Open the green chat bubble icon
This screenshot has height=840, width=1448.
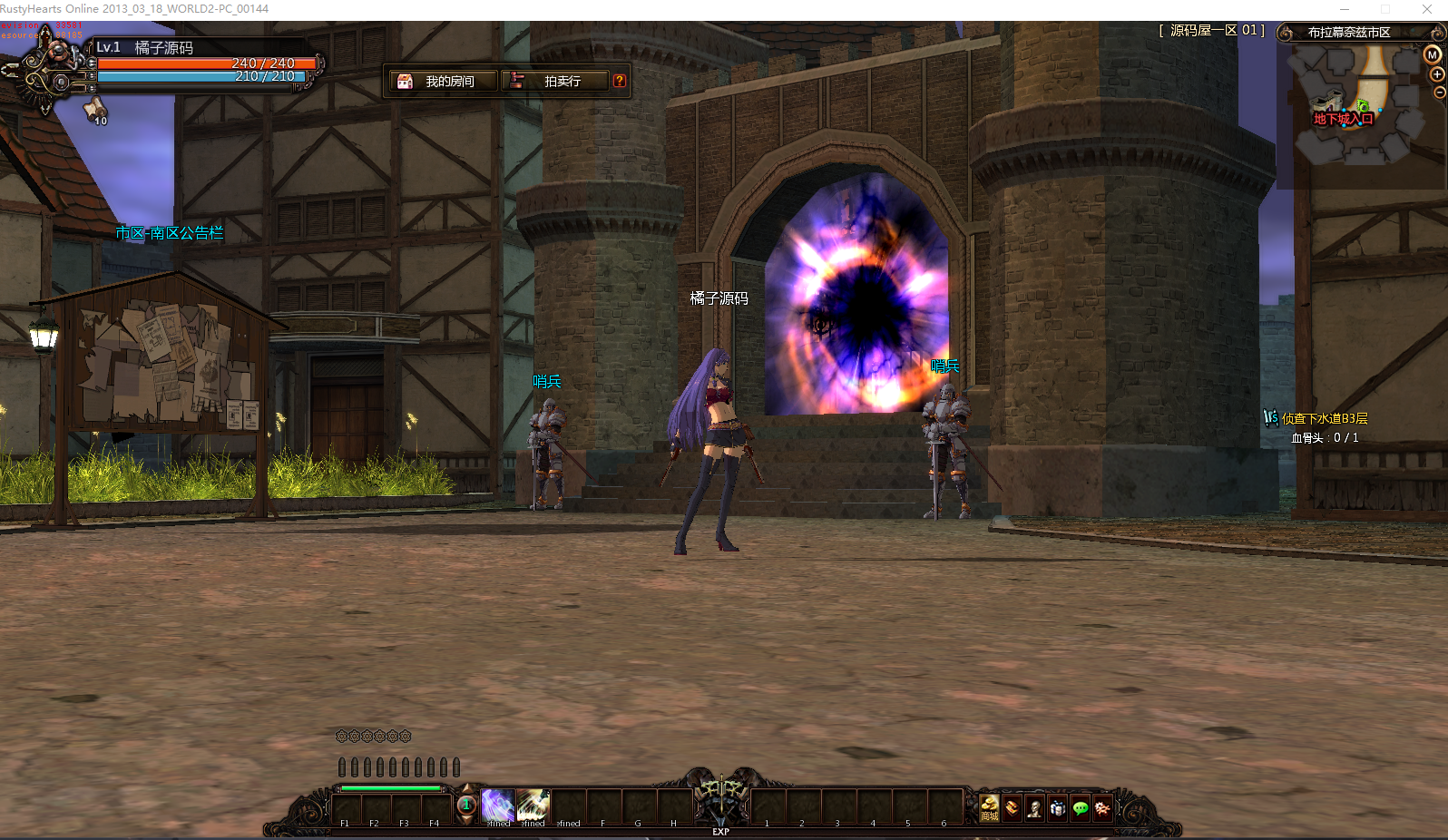(x=1080, y=807)
